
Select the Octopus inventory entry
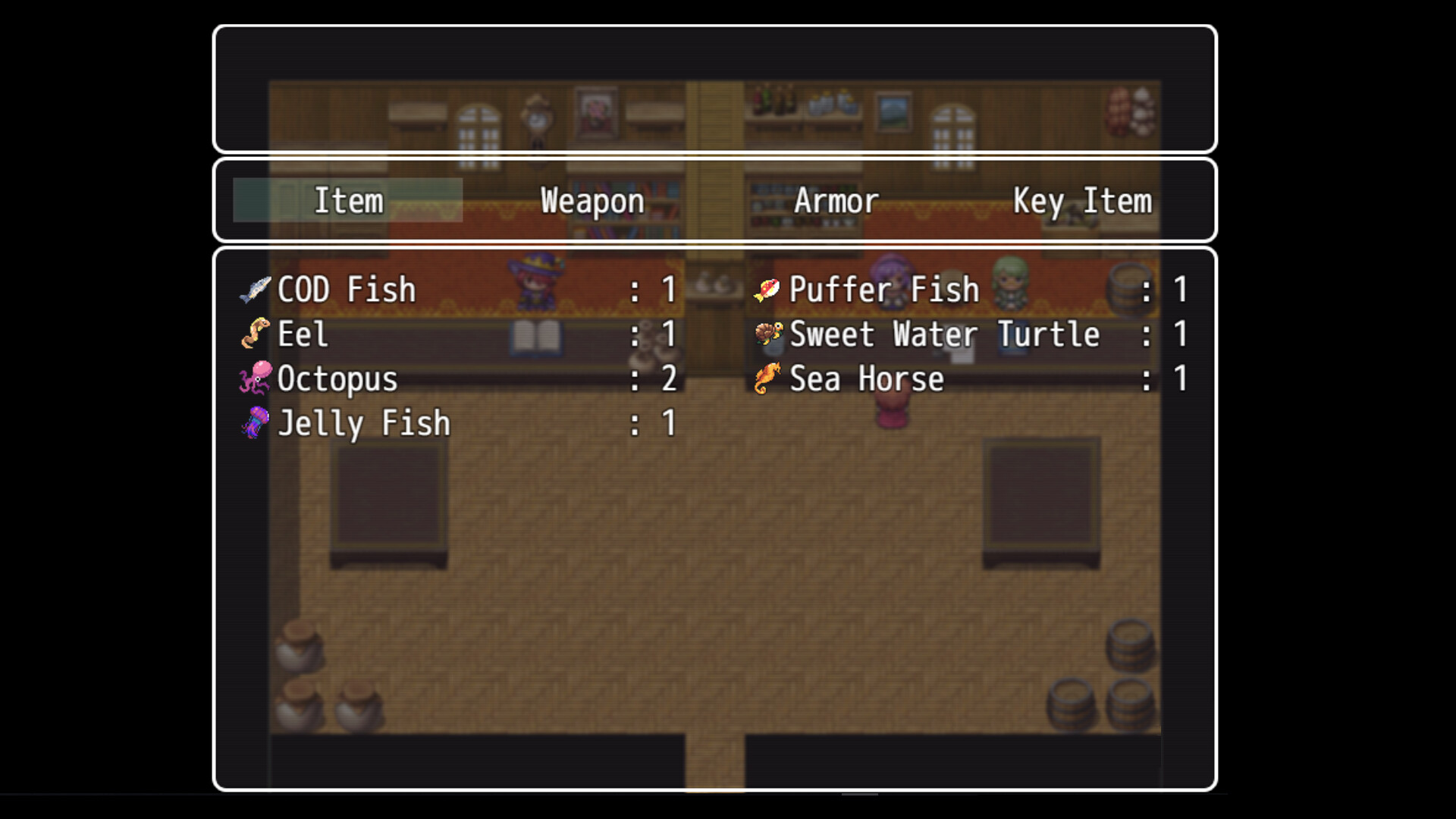point(337,378)
